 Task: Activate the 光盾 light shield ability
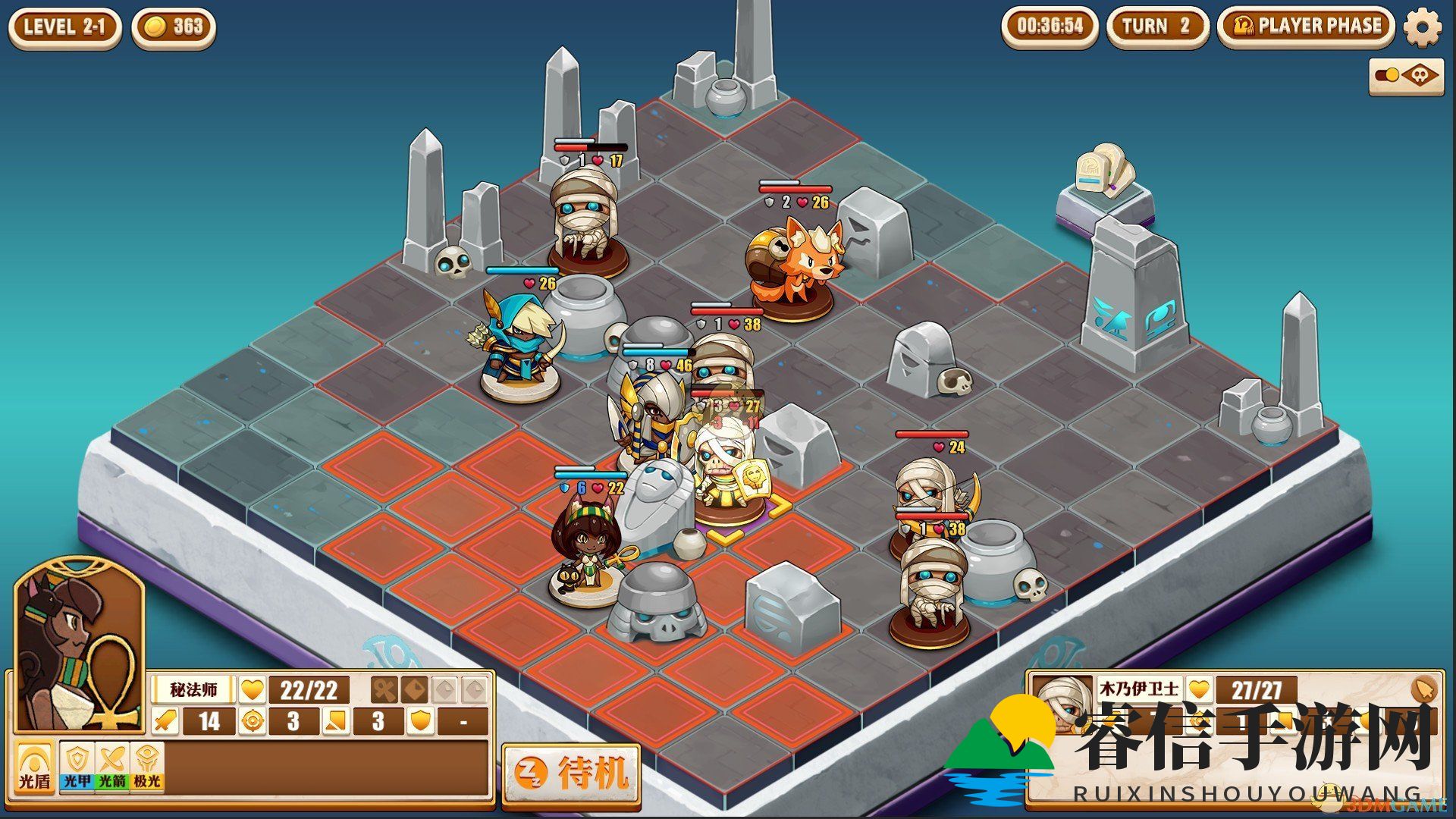point(34,767)
